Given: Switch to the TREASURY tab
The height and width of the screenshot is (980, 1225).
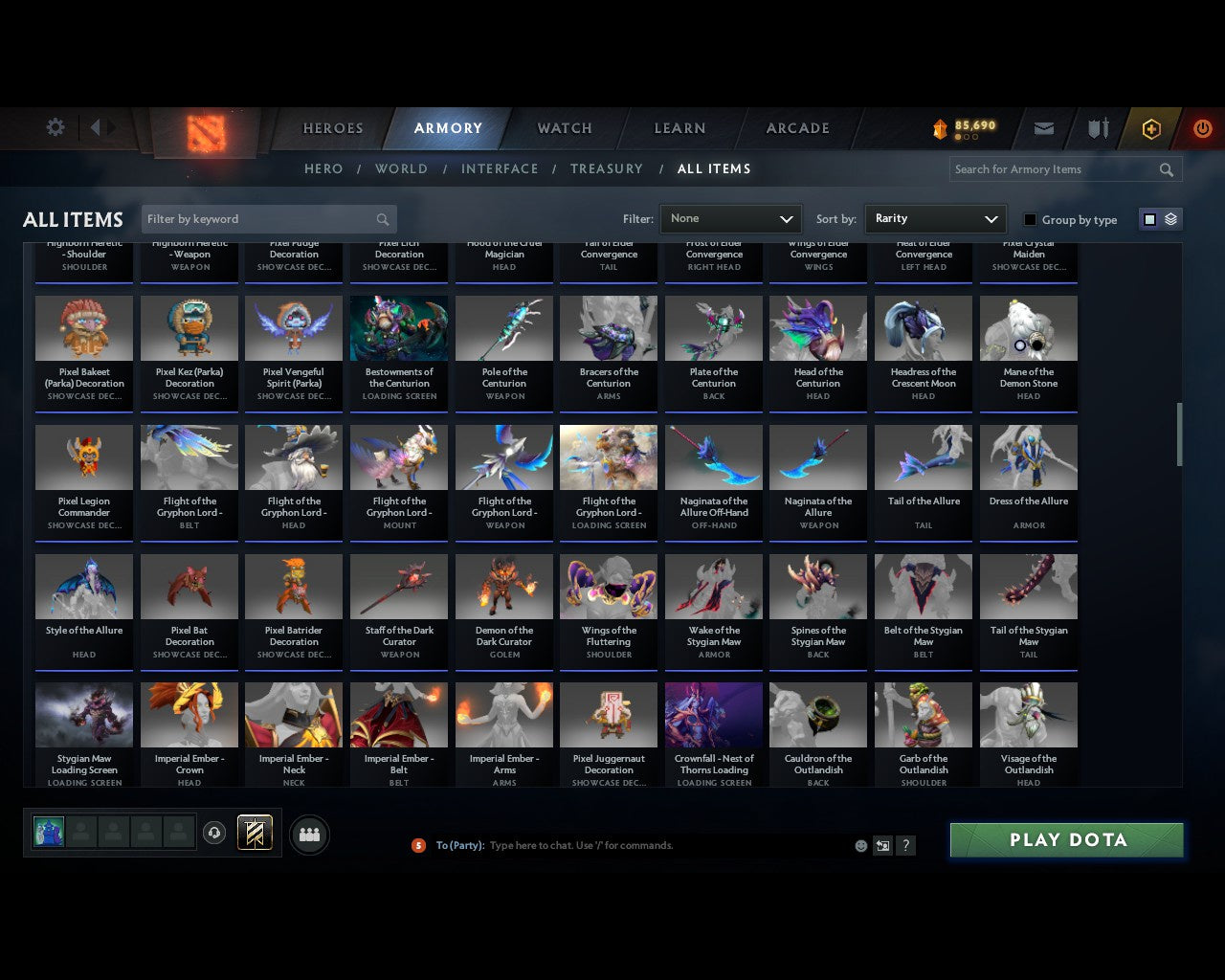Looking at the screenshot, I should [x=606, y=168].
